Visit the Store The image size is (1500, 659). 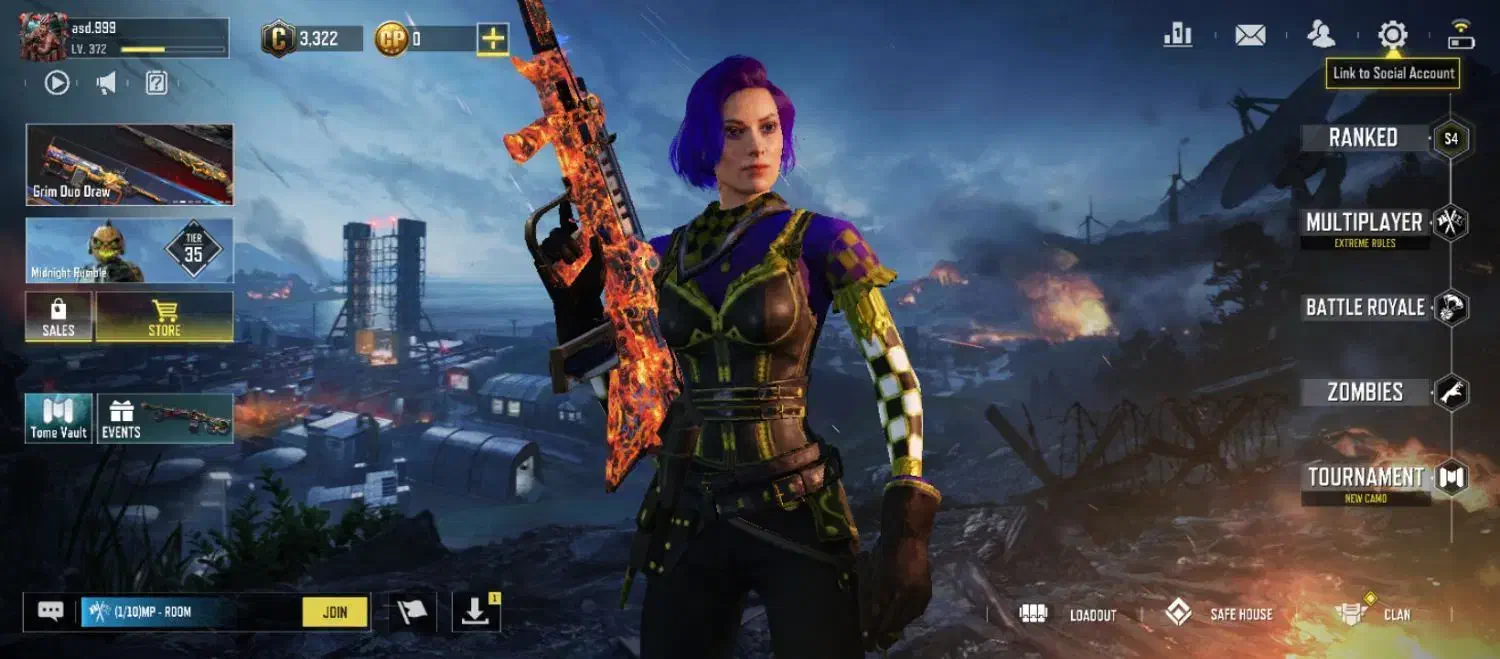[x=165, y=317]
